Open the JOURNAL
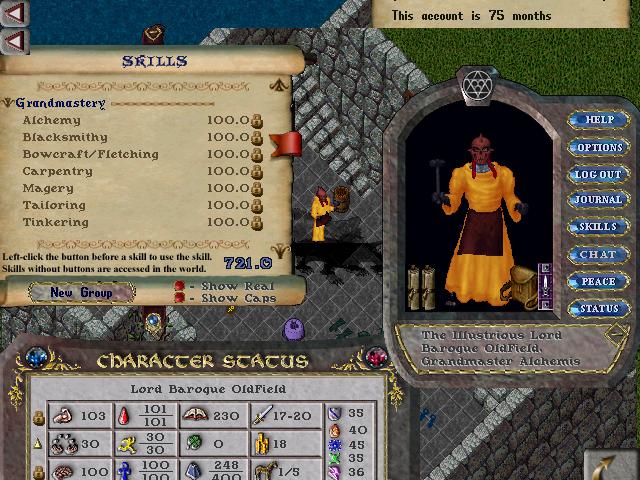The height and width of the screenshot is (480, 640). pos(598,200)
